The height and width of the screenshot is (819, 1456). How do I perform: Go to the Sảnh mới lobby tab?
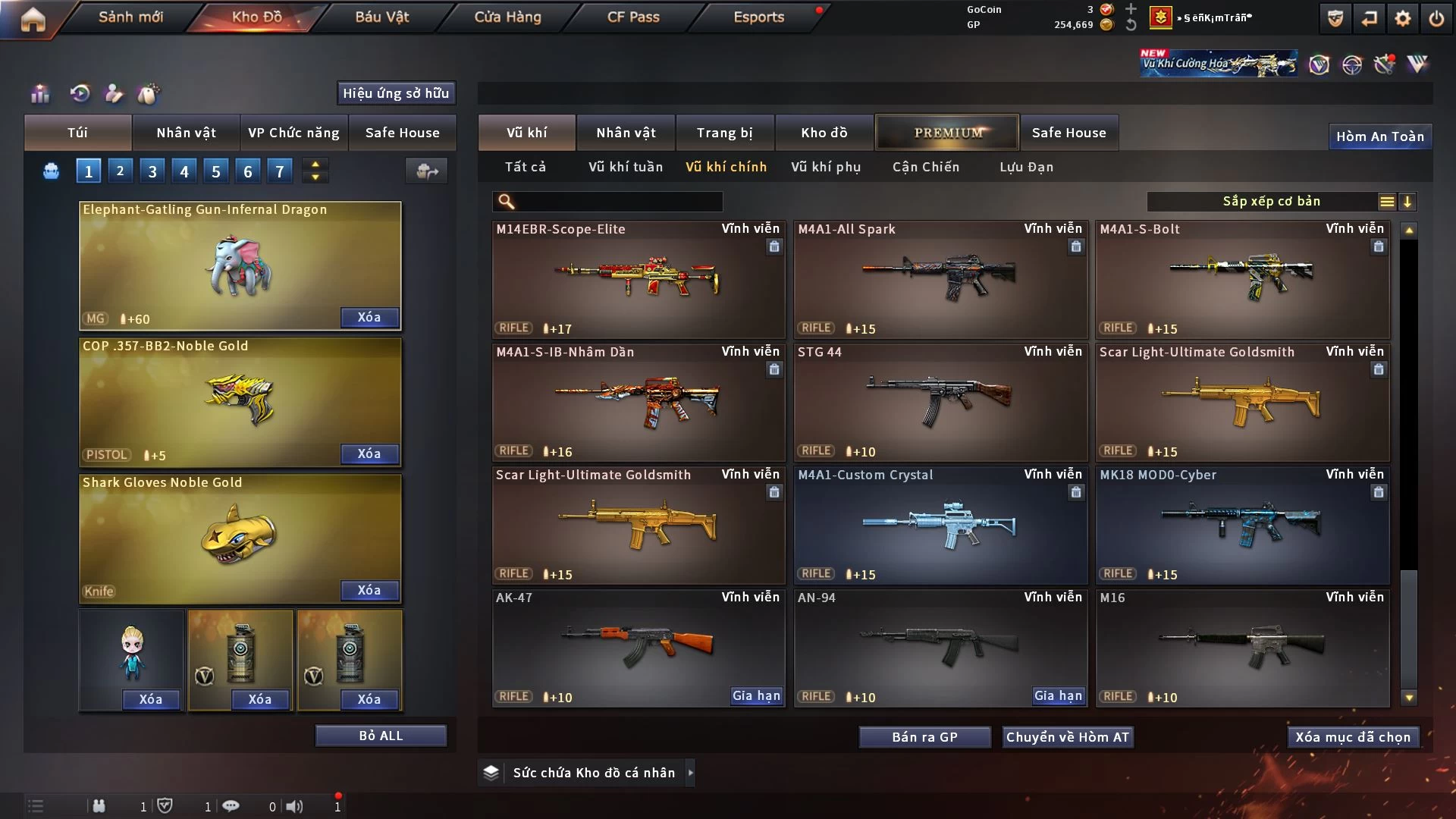point(130,17)
